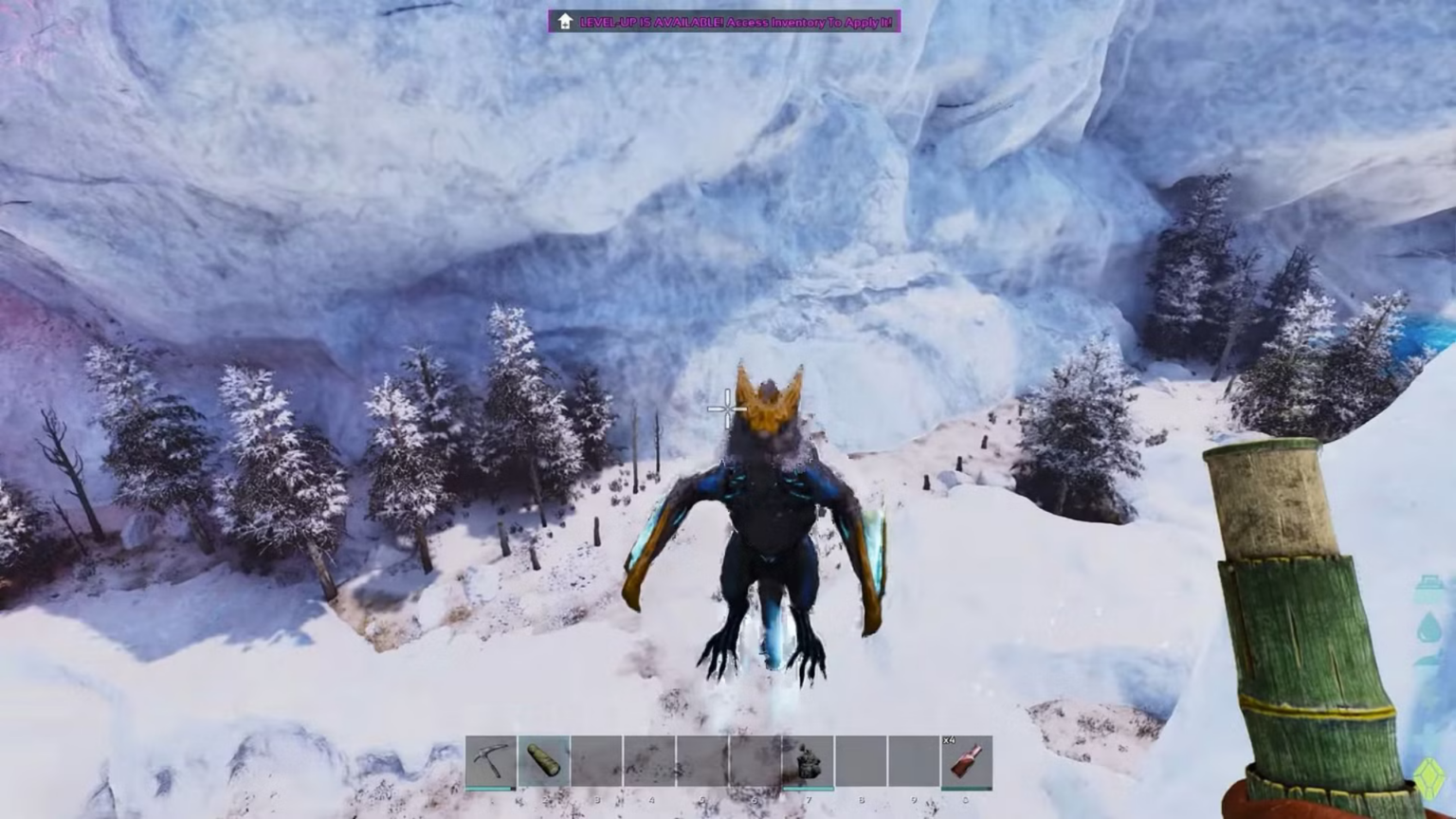
Task: Click the x4 stack count on slot 0
Action: pos(949,740)
